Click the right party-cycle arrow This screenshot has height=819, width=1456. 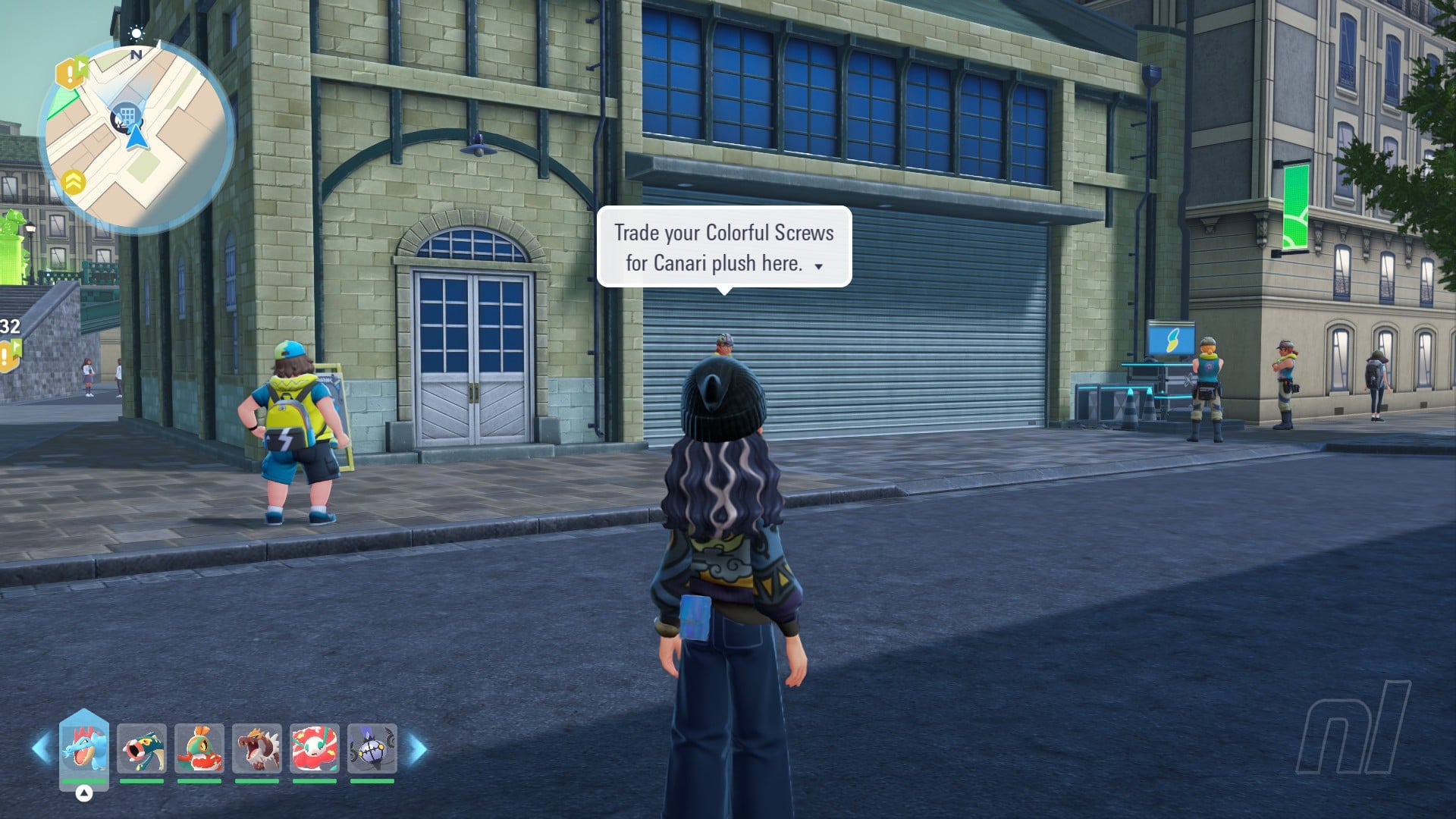point(418,749)
